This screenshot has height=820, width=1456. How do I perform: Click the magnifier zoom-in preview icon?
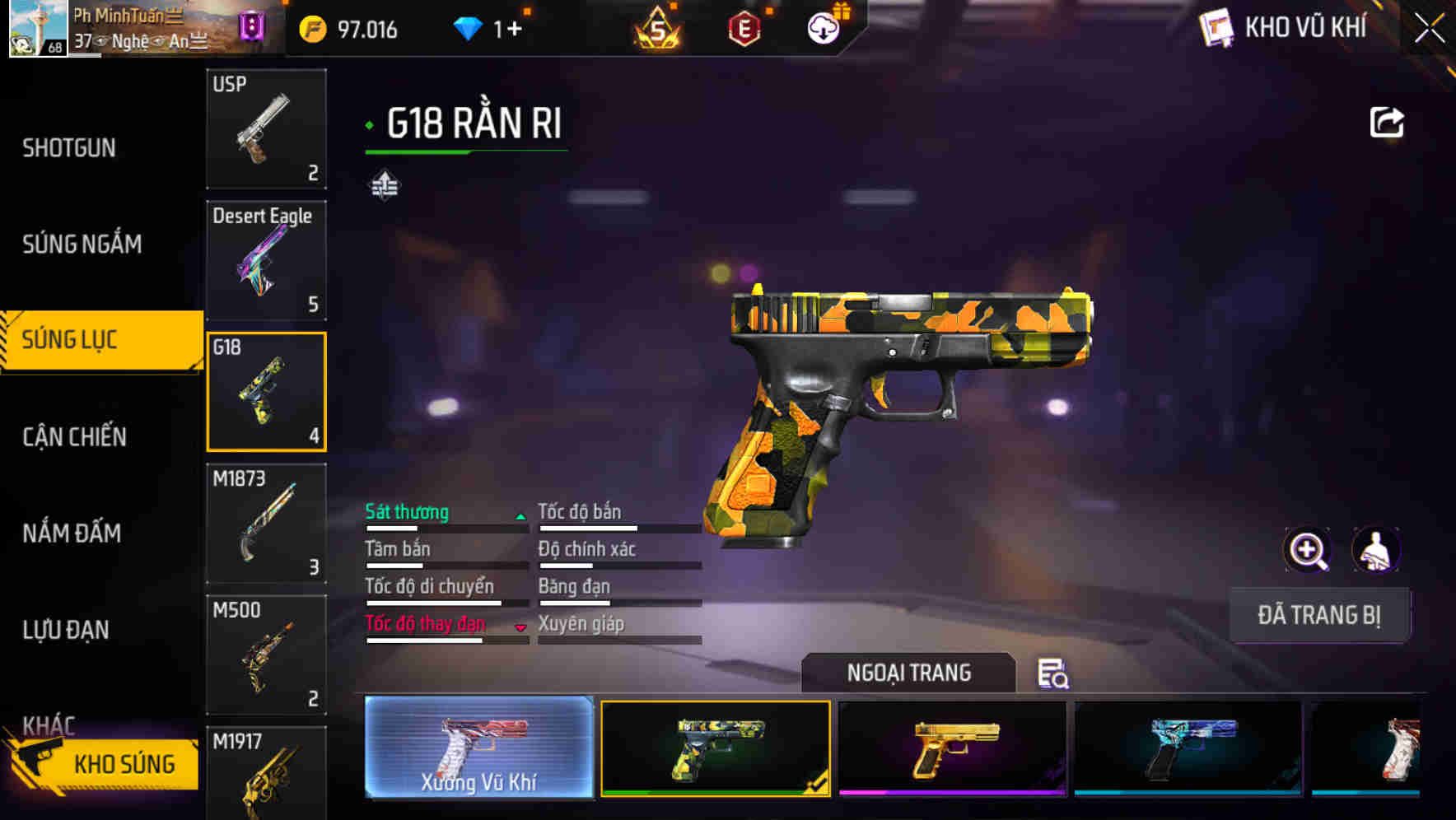pos(1307,549)
